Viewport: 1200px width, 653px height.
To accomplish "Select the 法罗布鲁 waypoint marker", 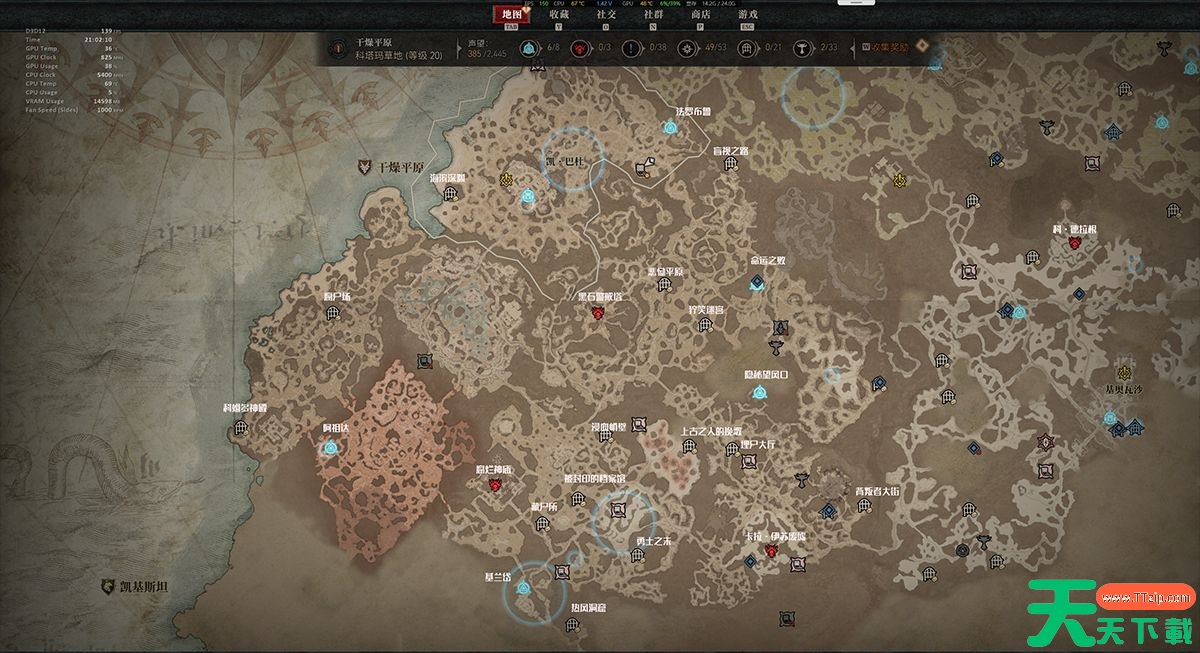I will click(x=669, y=128).
